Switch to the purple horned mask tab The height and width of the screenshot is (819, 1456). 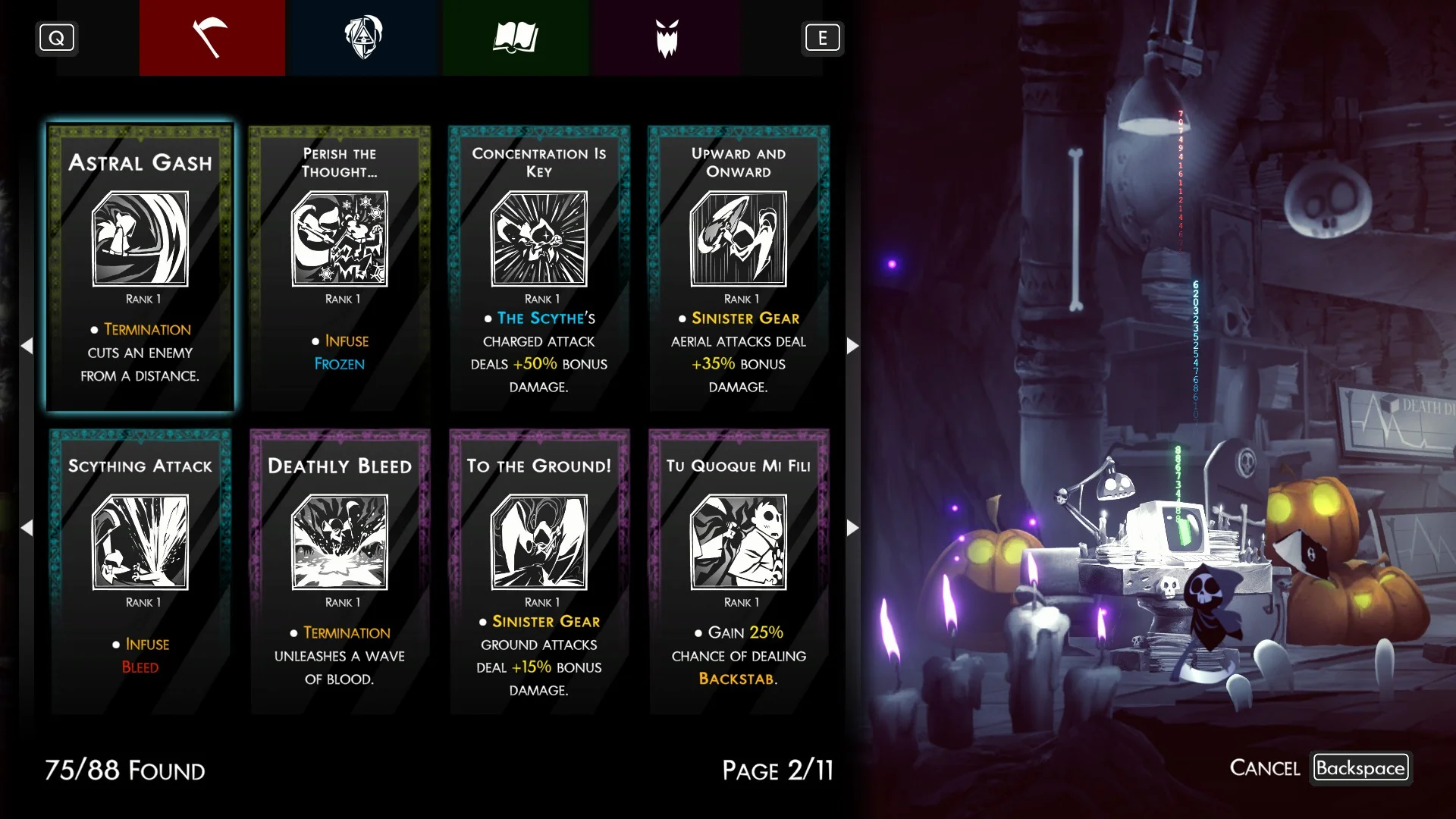point(667,38)
